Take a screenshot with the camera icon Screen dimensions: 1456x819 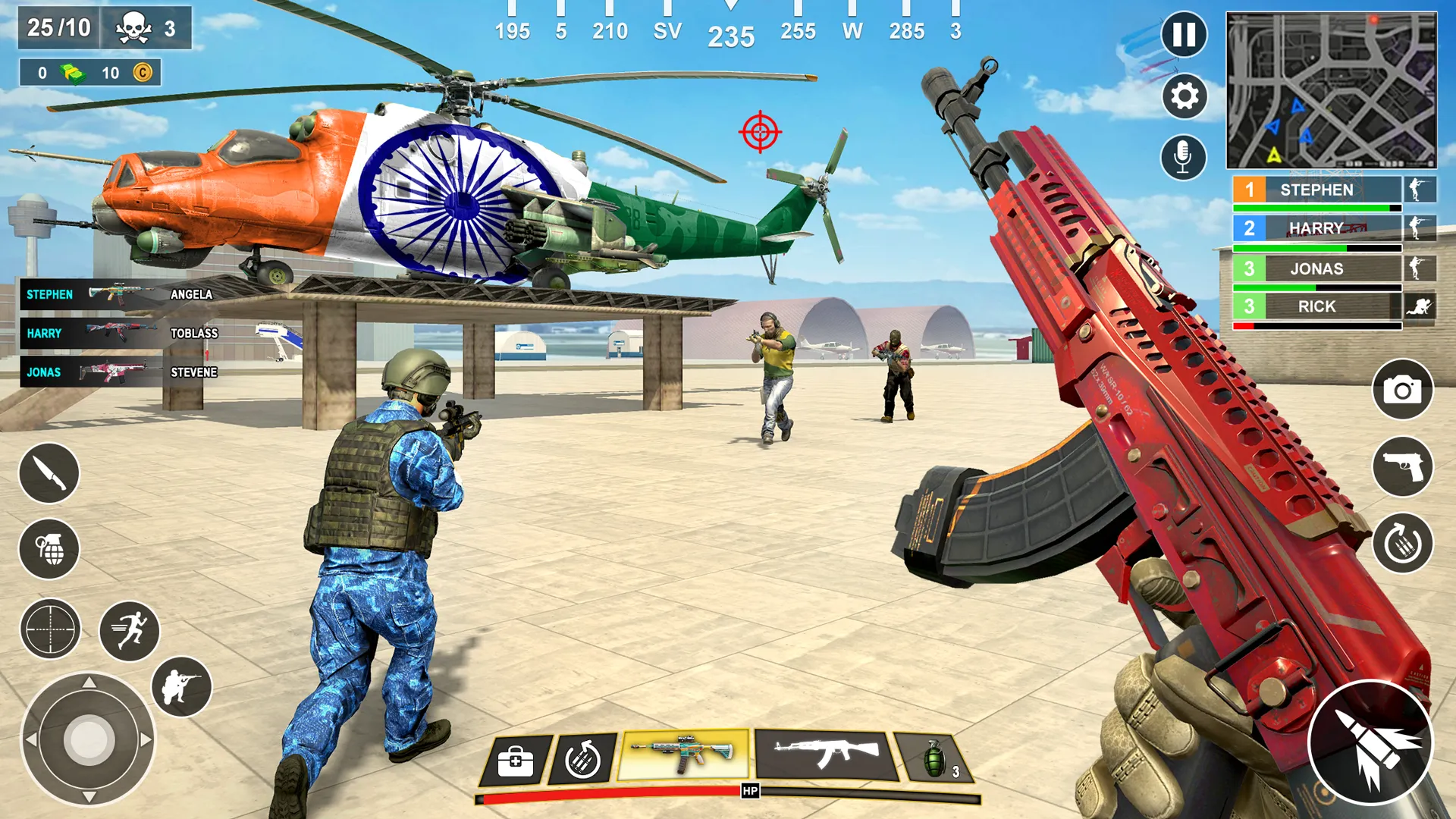tap(1404, 388)
